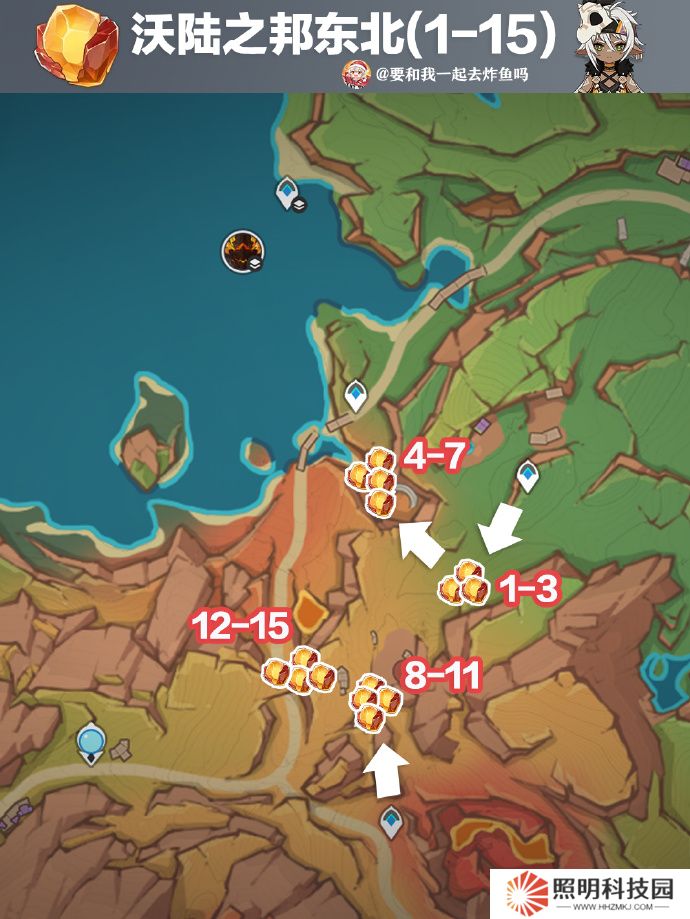This screenshot has height=919, width=690.
Task: Click the blue orb marker by the road
Action: (x=92, y=741)
